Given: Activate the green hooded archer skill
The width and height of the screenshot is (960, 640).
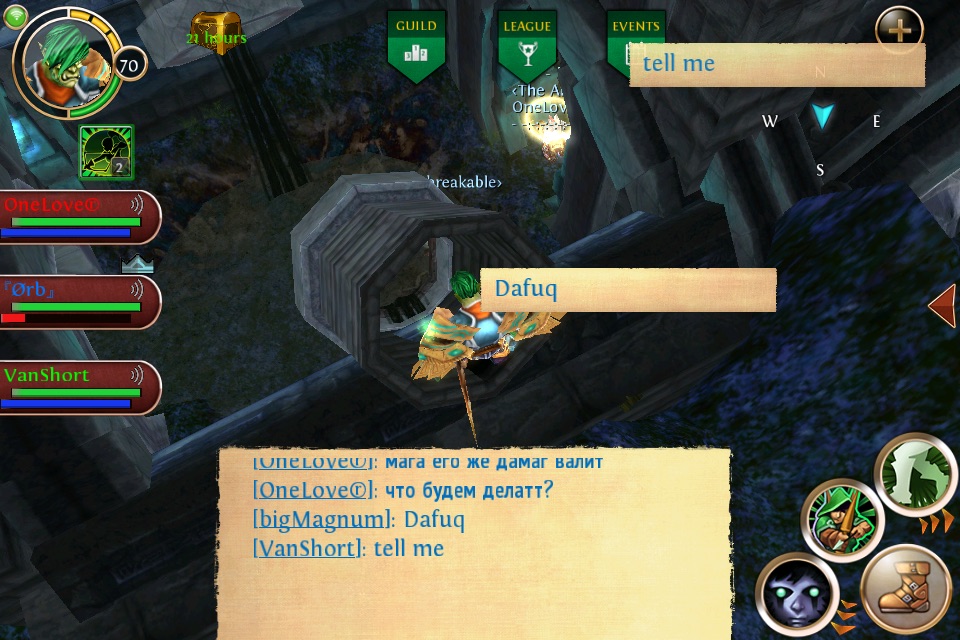Looking at the screenshot, I should pyautogui.click(x=843, y=520).
